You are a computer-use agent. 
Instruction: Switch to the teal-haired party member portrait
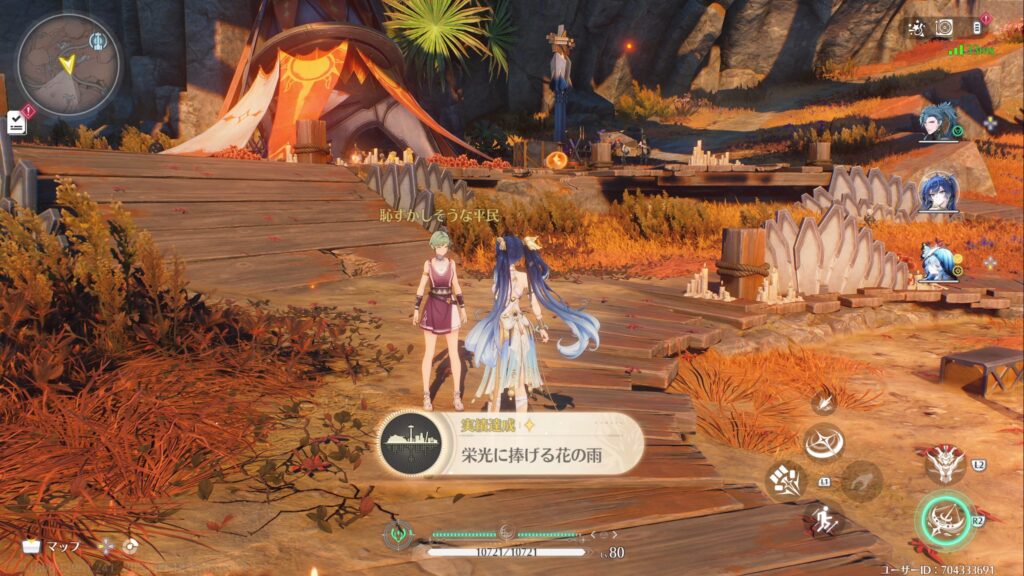[x=938, y=123]
